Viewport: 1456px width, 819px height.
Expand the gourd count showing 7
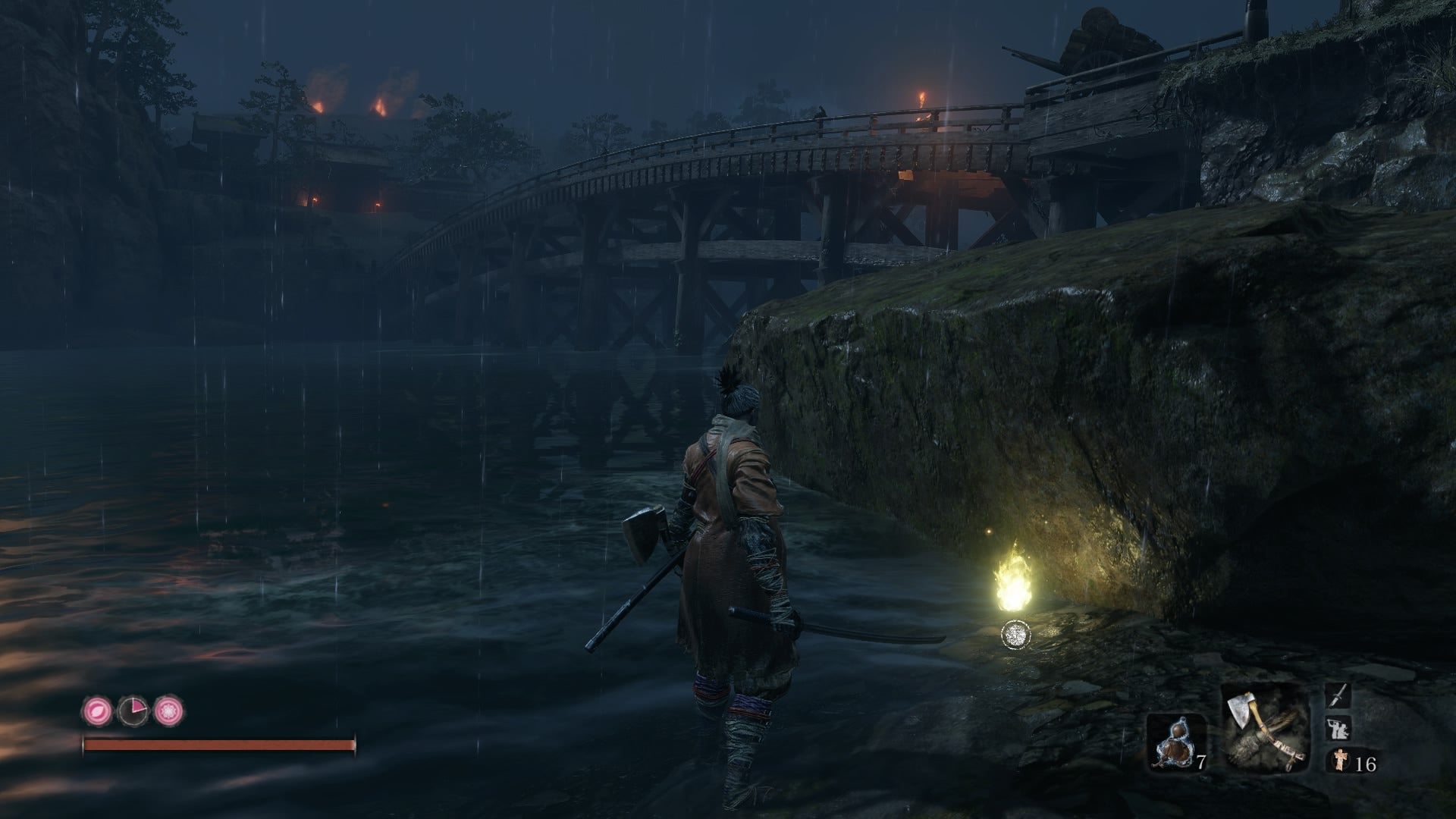[1201, 761]
